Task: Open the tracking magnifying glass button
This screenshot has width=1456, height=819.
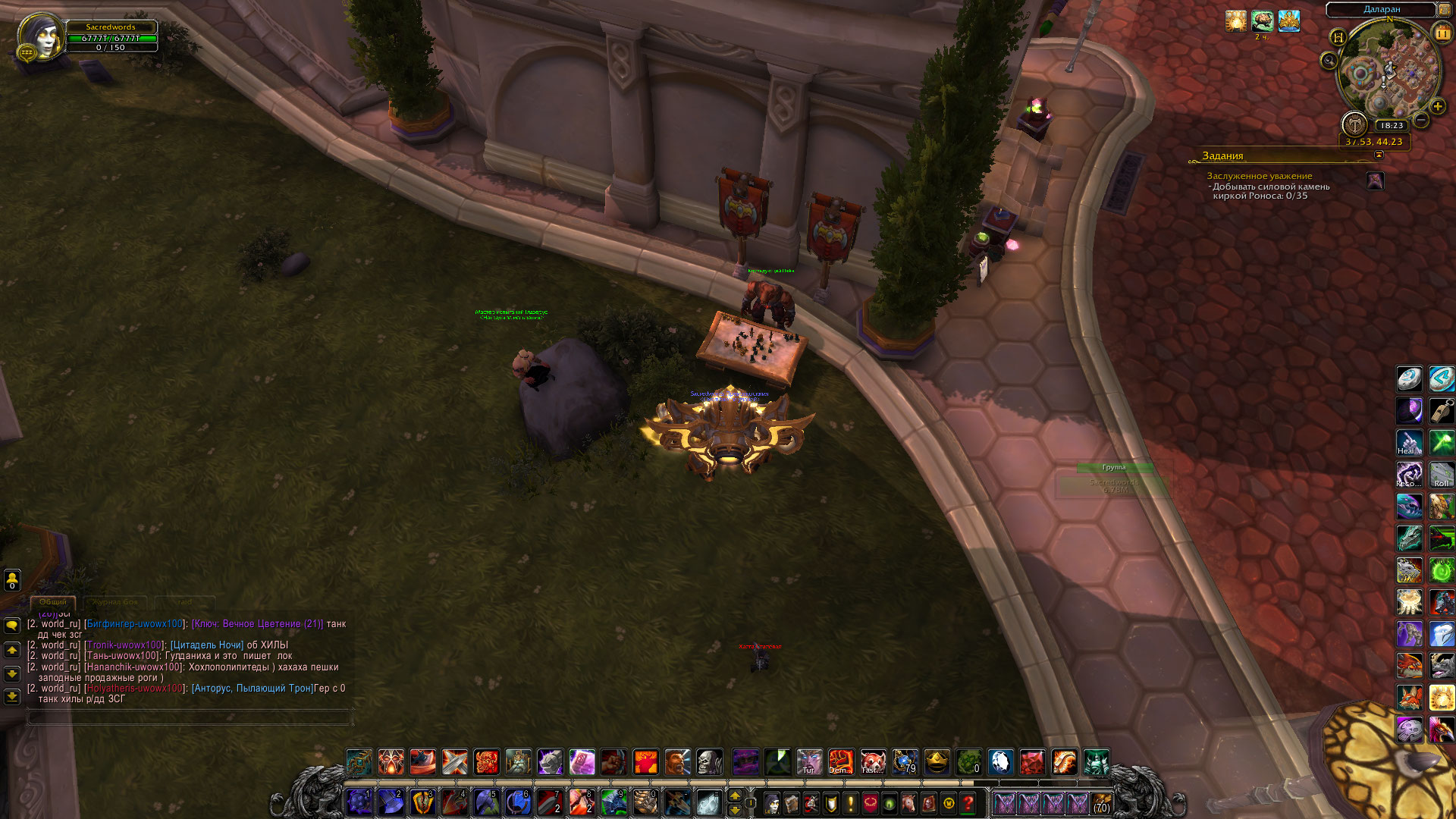Action: 1329,61
